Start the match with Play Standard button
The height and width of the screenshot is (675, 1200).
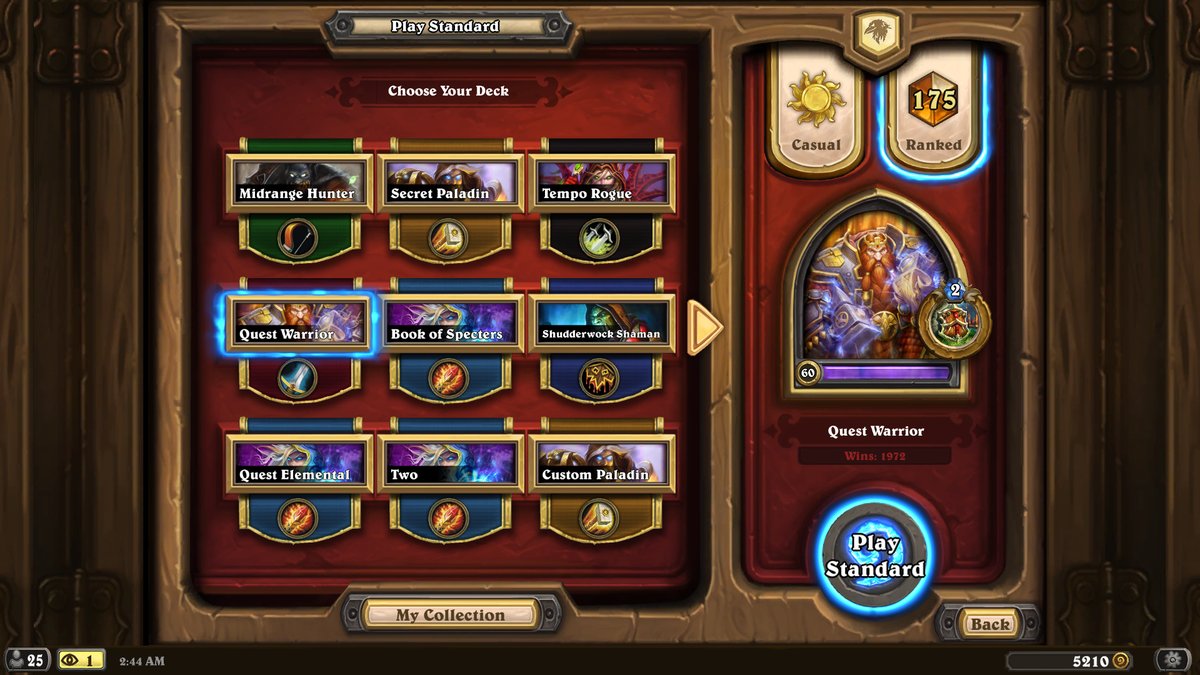tap(875, 556)
